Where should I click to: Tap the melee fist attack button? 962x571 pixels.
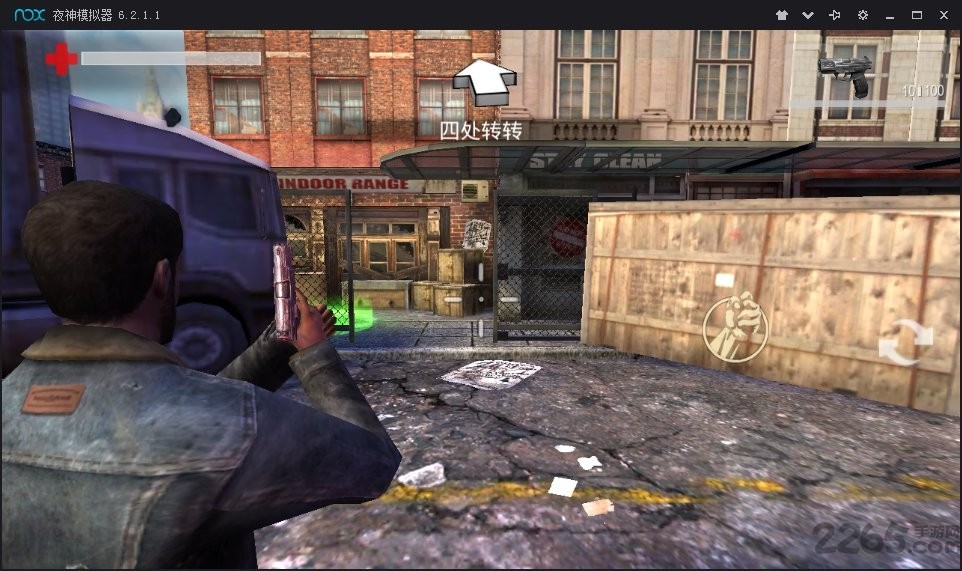(x=735, y=327)
